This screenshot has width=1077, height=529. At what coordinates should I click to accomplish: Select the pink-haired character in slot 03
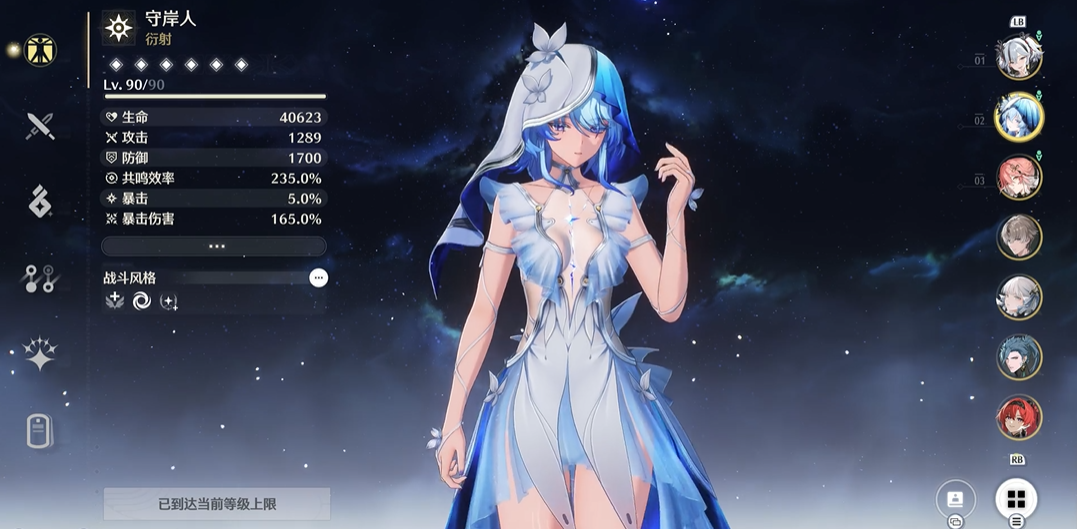[1019, 177]
